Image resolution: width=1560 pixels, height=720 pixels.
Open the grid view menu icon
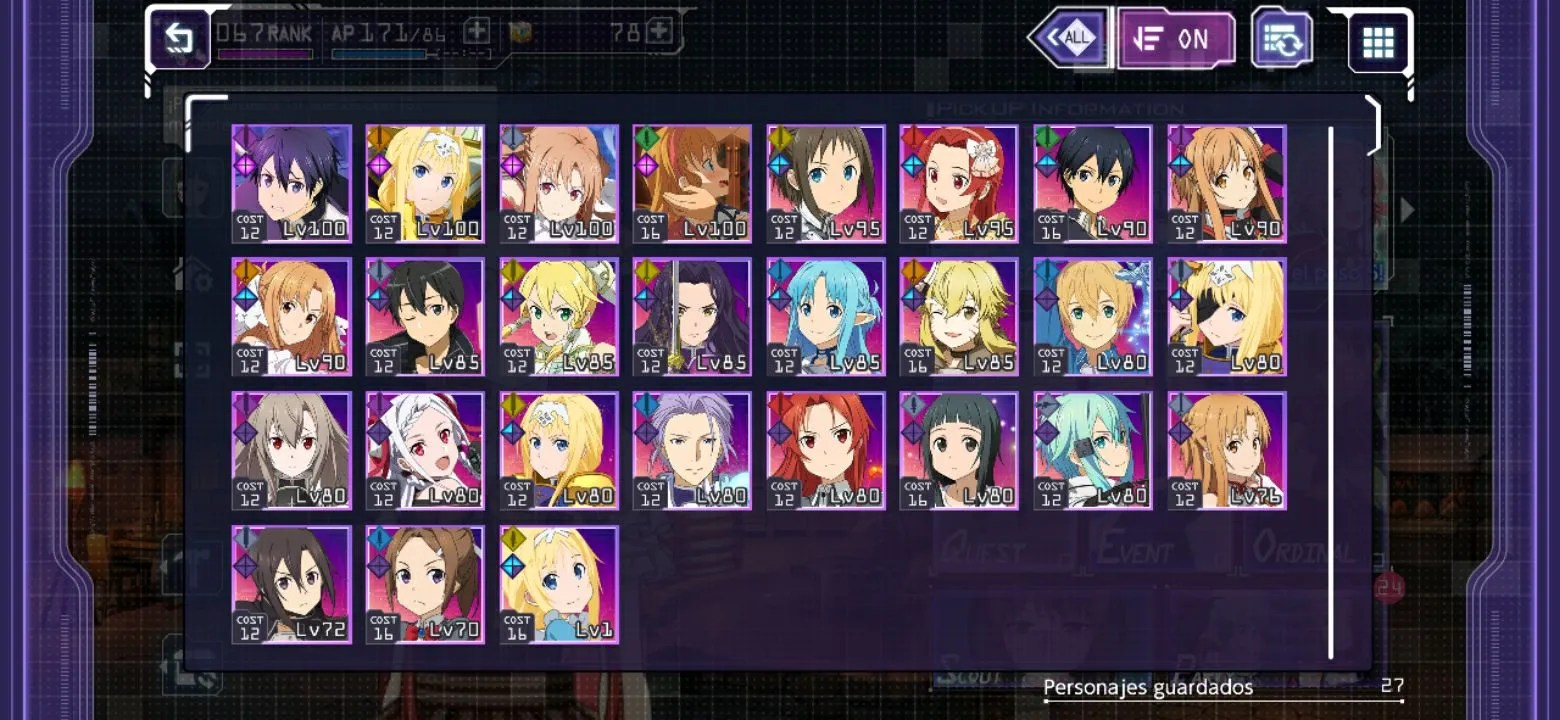click(1378, 42)
